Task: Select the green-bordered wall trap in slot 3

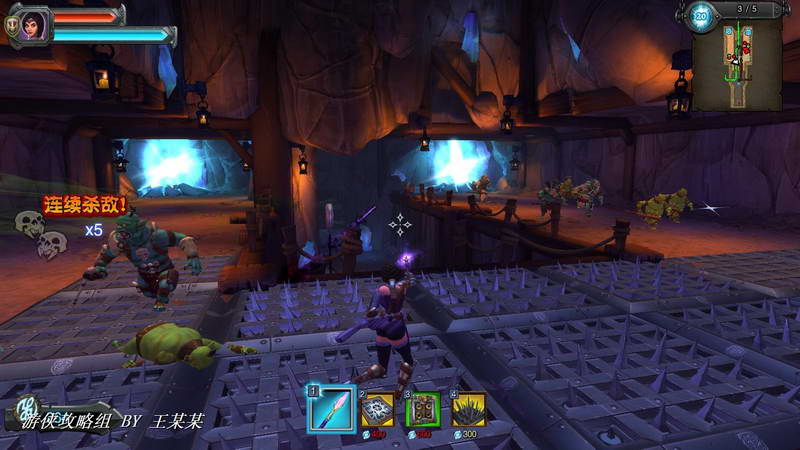Action: coord(423,409)
